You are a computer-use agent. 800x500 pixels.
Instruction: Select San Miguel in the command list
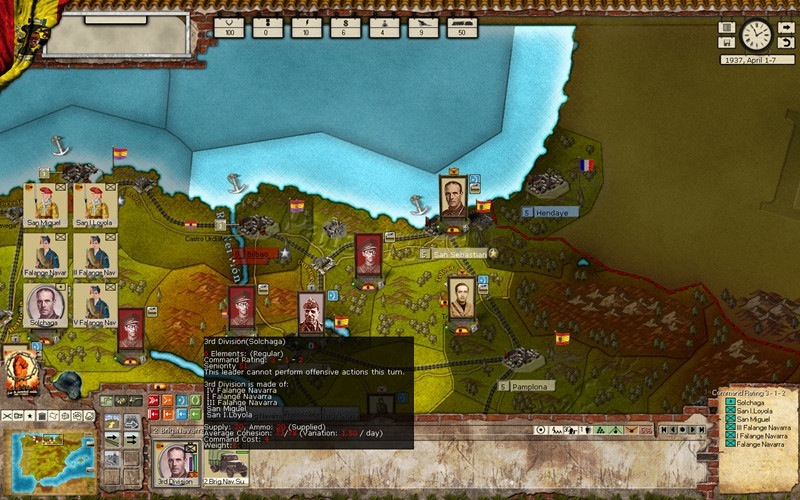(x=751, y=419)
